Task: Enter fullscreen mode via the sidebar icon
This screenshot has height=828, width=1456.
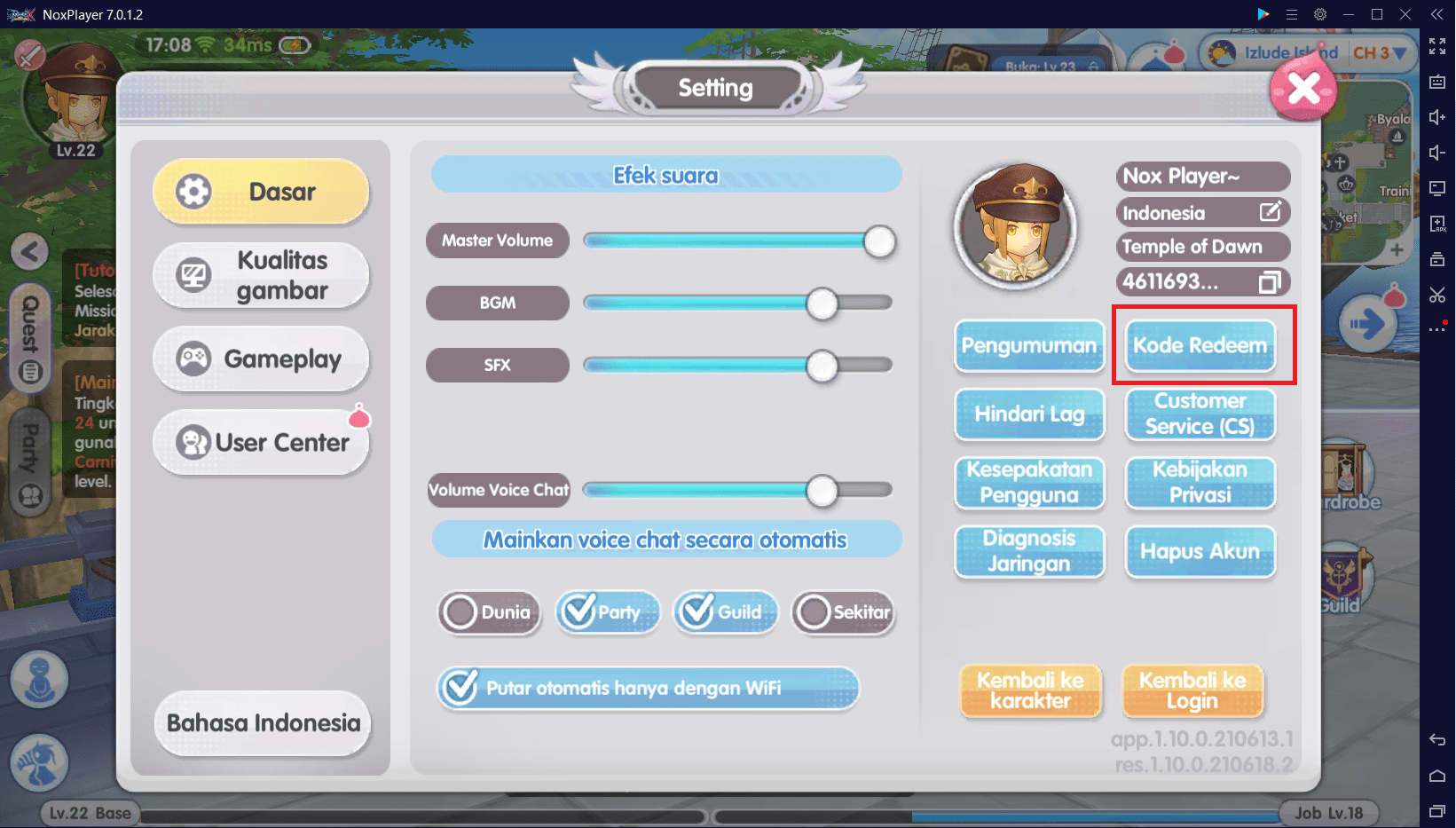Action: coord(1438,46)
